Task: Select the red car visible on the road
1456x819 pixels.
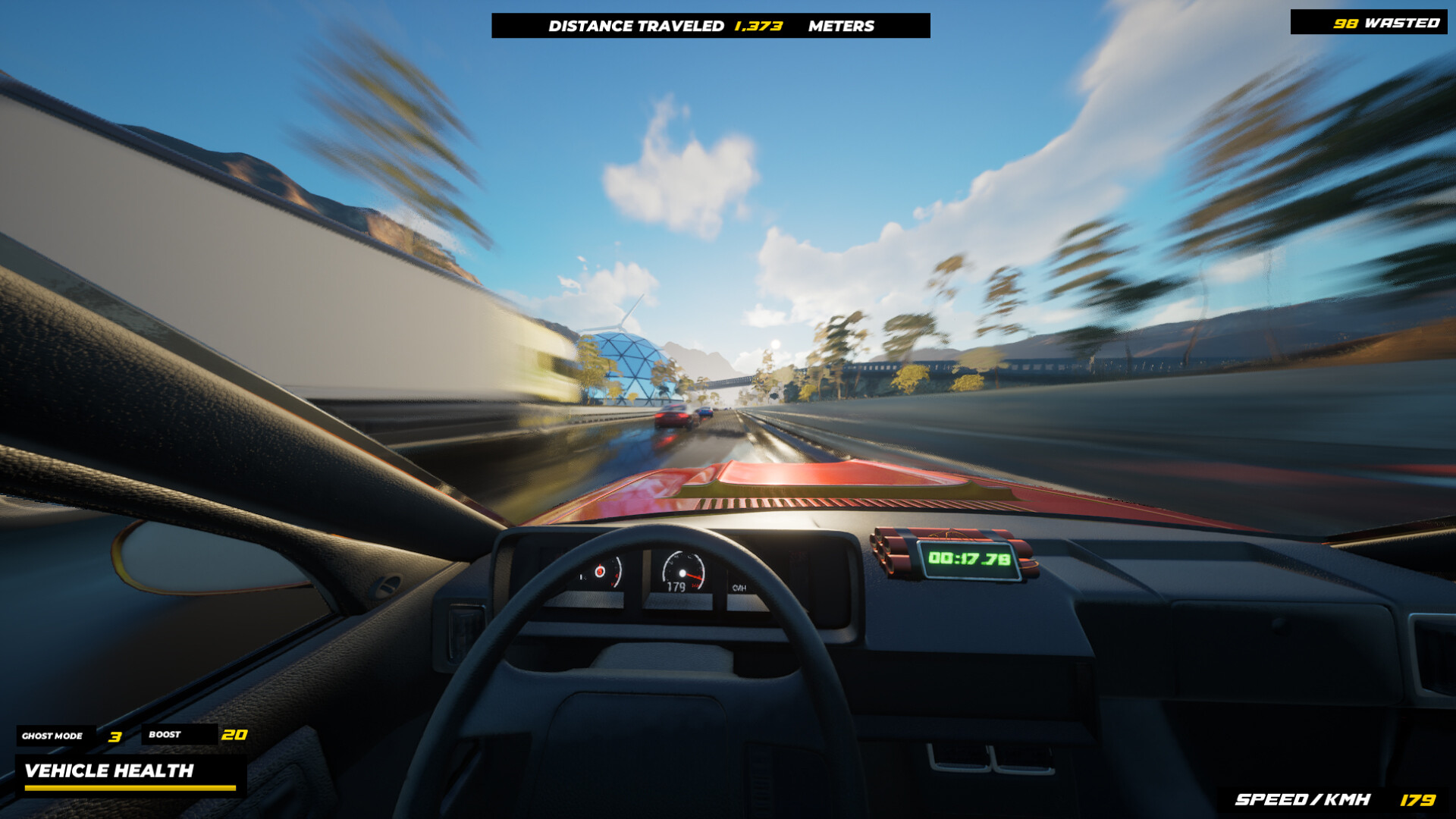Action: coord(673,416)
